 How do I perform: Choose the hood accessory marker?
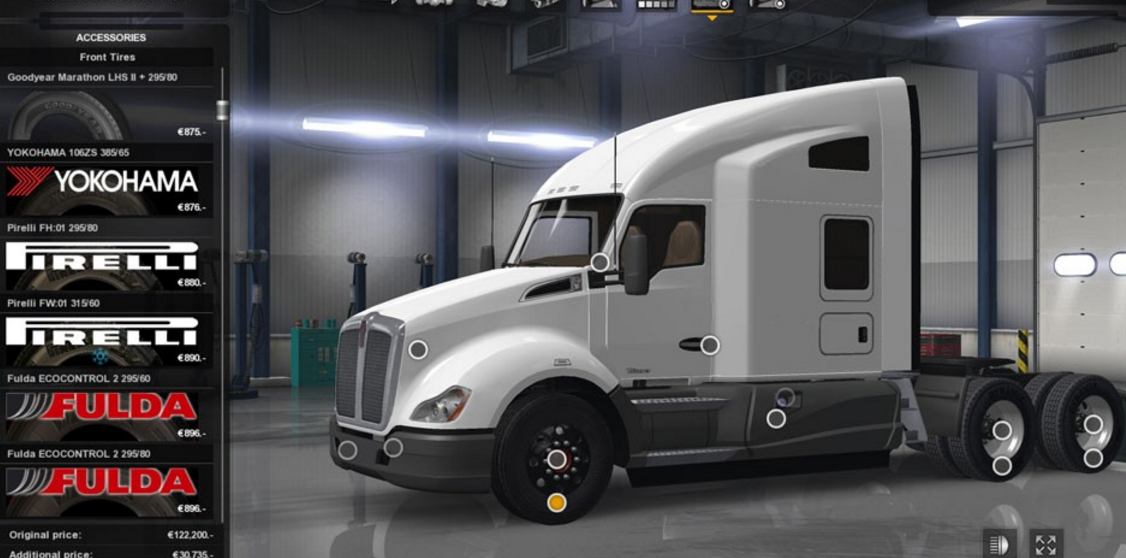pos(418,349)
